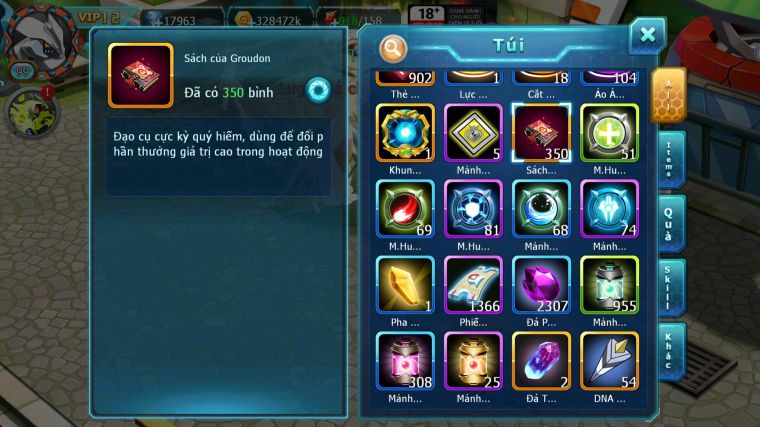This screenshot has height=427, width=760.
Task: Select the pink canister with count 308
Action: (405, 361)
